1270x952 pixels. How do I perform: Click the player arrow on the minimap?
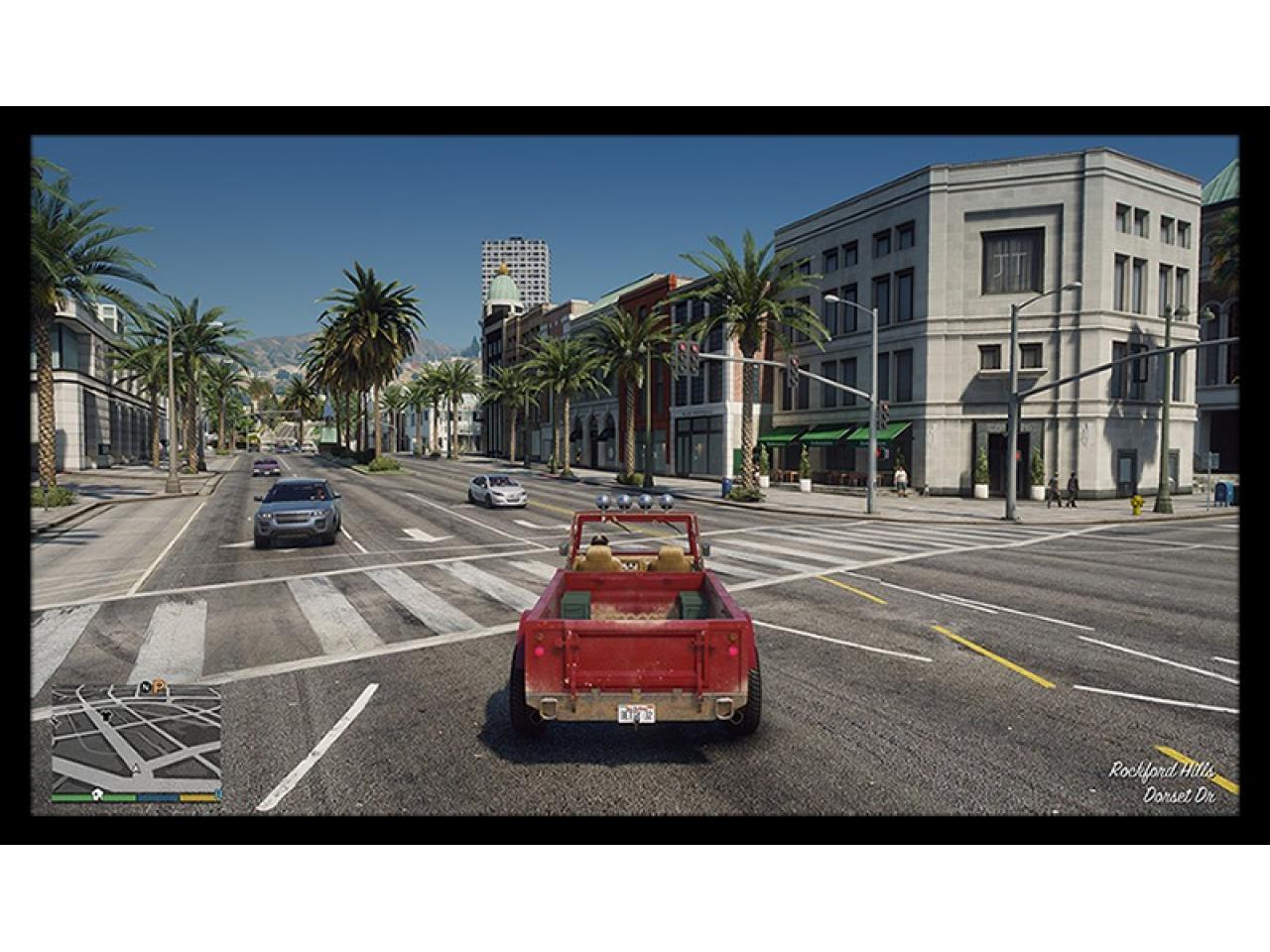[x=136, y=769]
